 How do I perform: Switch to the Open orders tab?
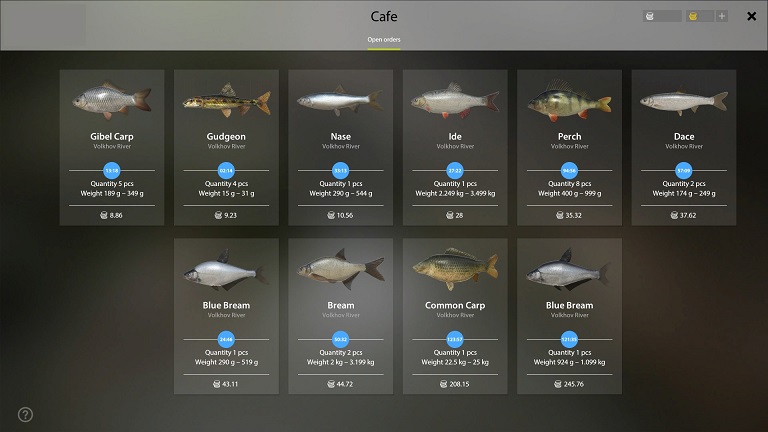click(x=384, y=40)
